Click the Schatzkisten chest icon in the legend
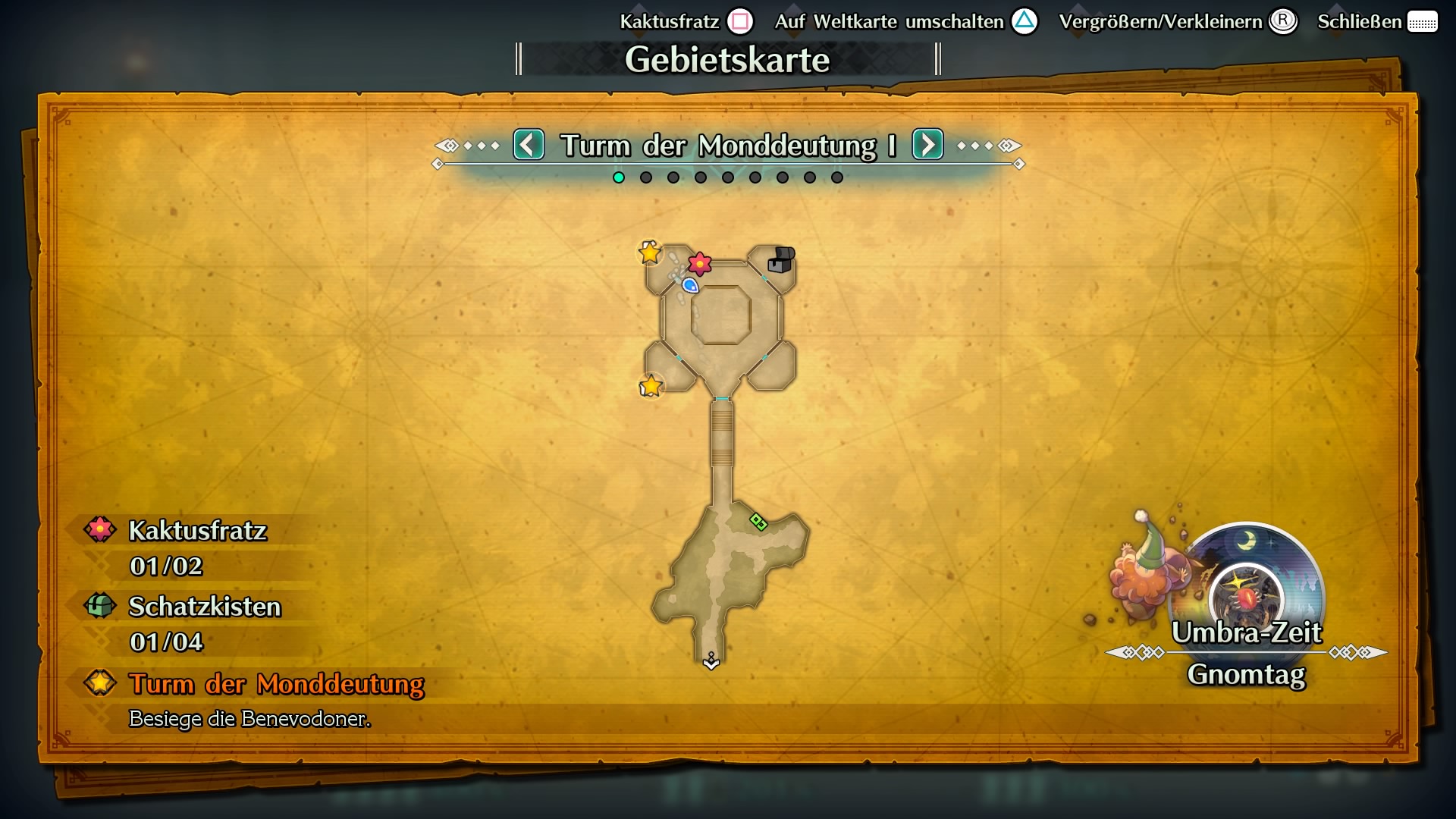The height and width of the screenshot is (819, 1456). click(99, 606)
